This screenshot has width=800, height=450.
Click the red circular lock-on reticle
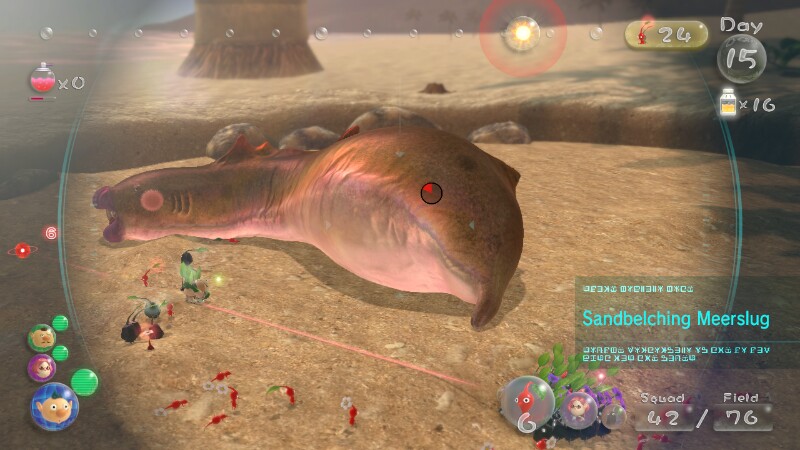coord(431,192)
